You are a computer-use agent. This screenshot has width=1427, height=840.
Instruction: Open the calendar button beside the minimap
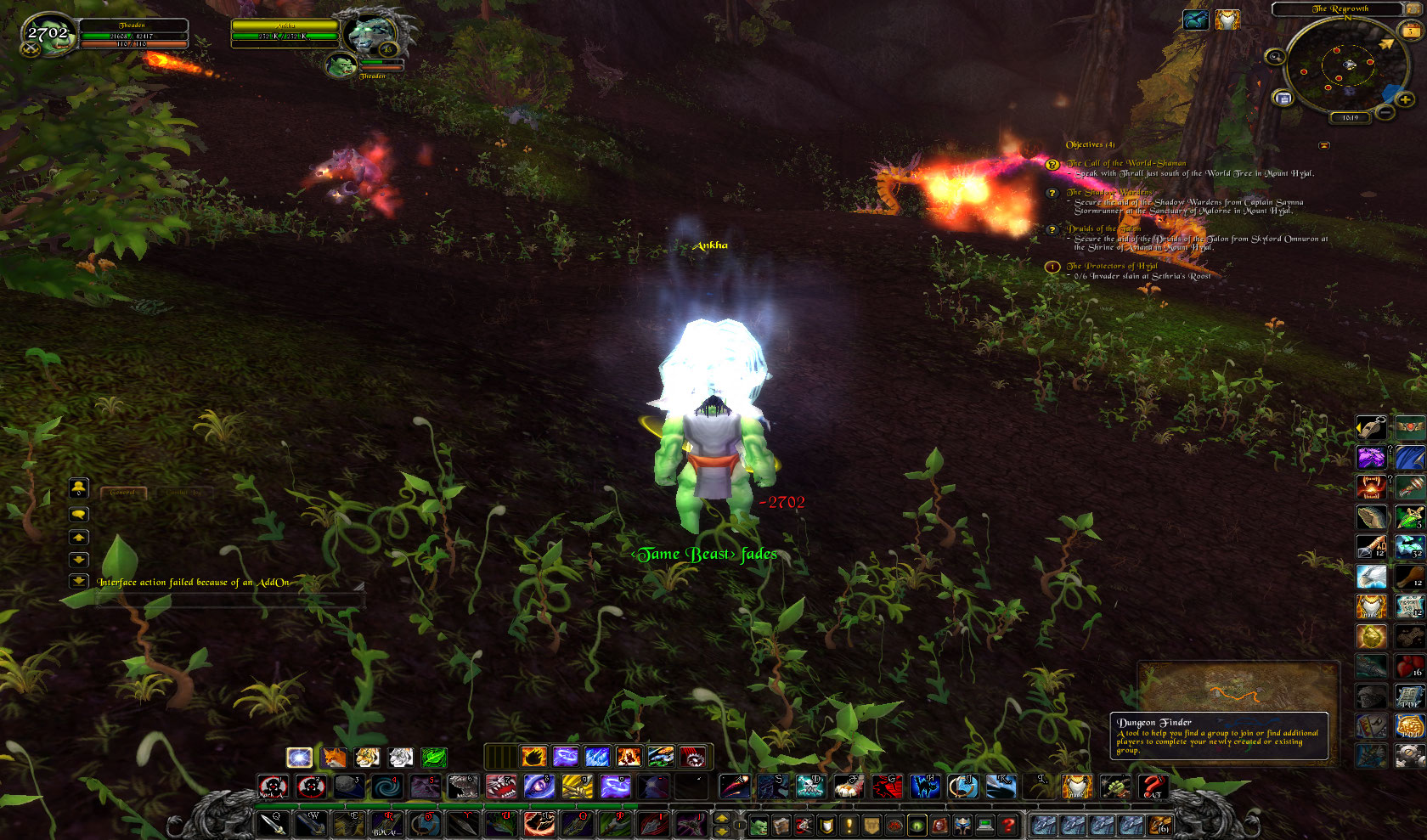1411,30
